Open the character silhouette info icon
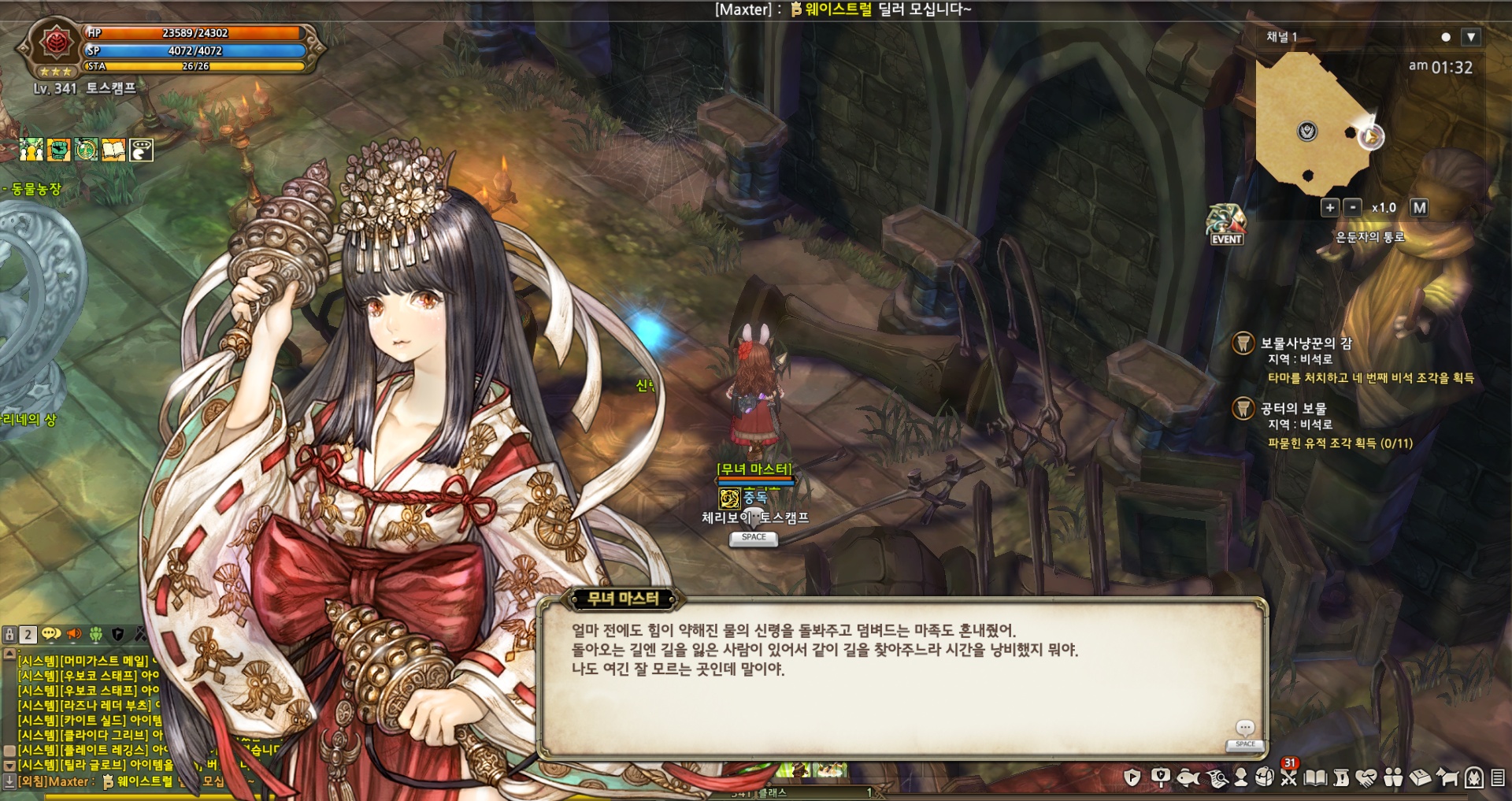The height and width of the screenshot is (801, 1512). [1241, 778]
